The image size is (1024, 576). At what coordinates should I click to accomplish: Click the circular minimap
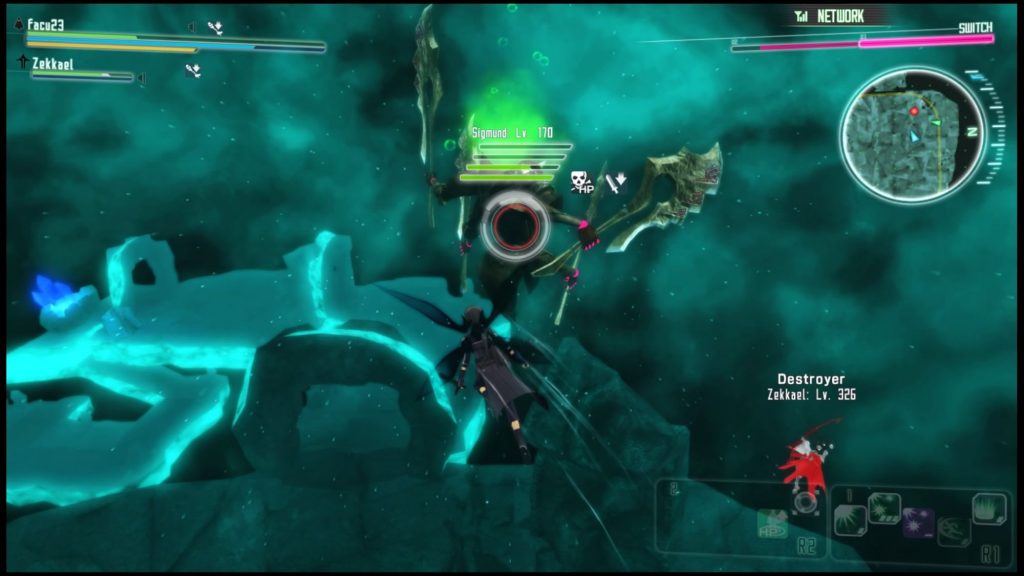click(x=913, y=133)
